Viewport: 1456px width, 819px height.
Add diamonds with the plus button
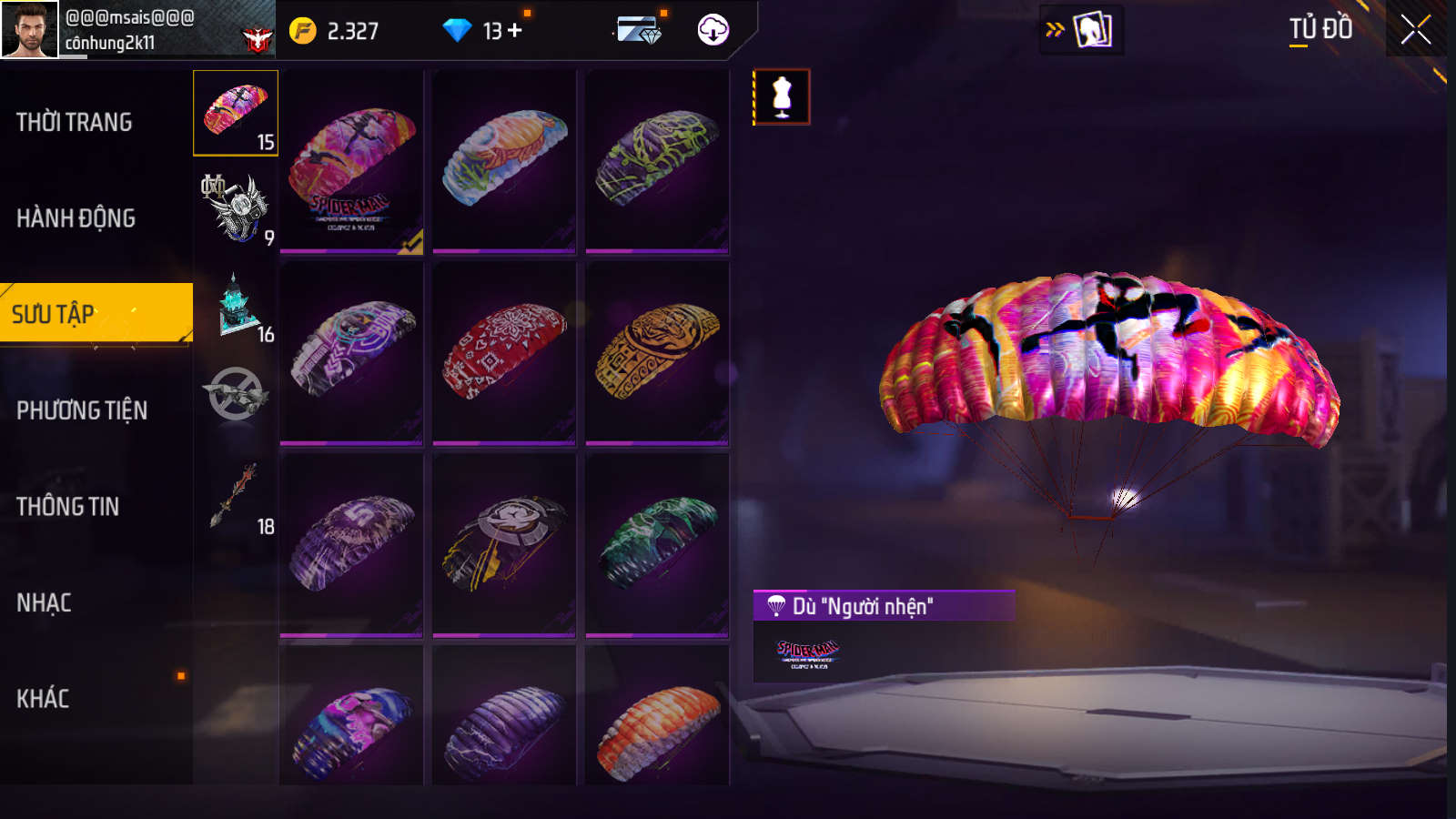[515, 30]
